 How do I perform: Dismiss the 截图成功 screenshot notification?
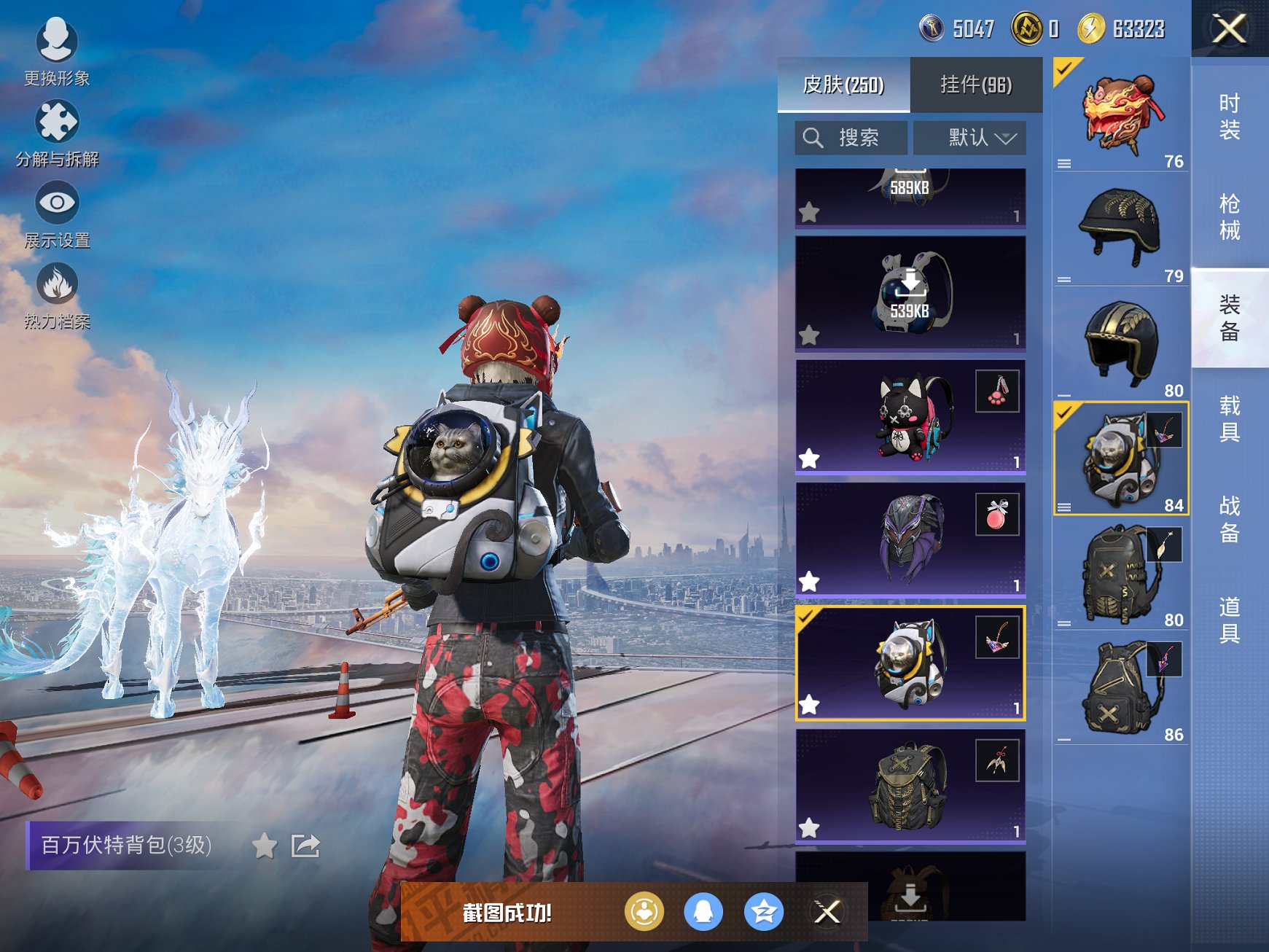coord(827,912)
